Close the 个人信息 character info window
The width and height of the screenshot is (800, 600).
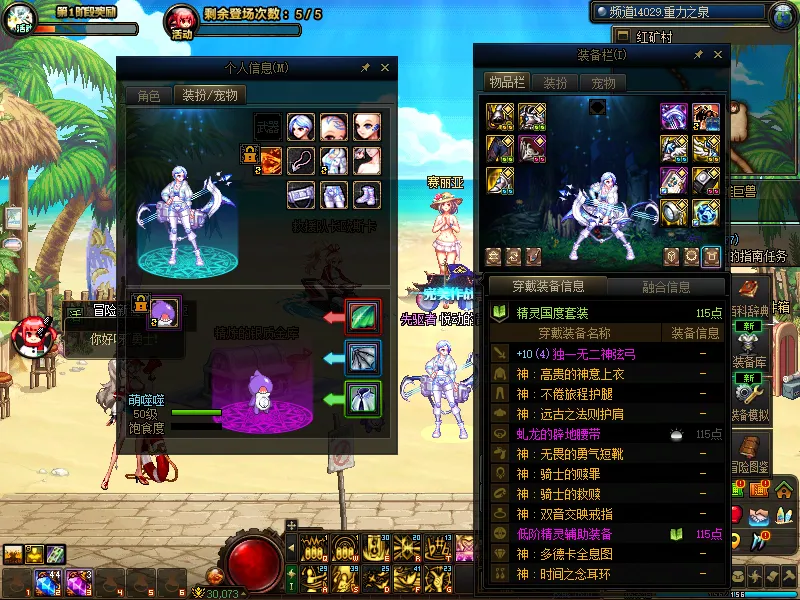pos(385,68)
